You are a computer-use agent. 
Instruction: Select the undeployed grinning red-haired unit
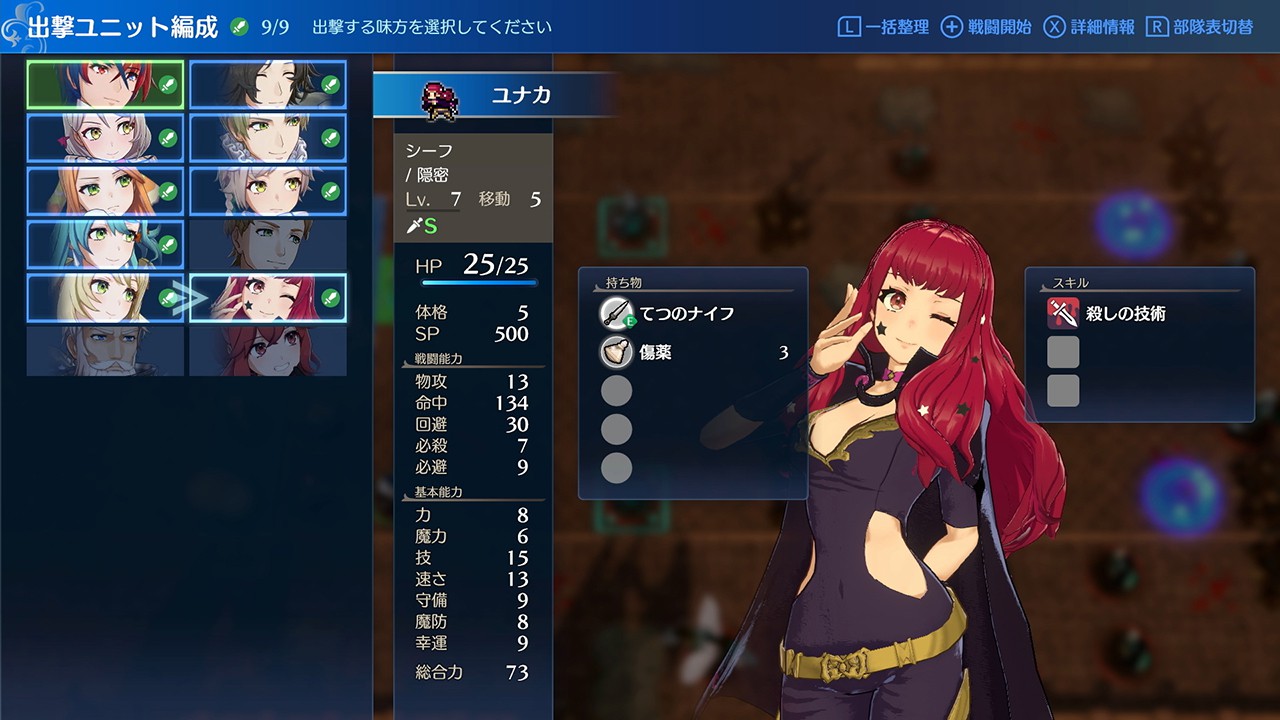pyautogui.click(x=268, y=351)
